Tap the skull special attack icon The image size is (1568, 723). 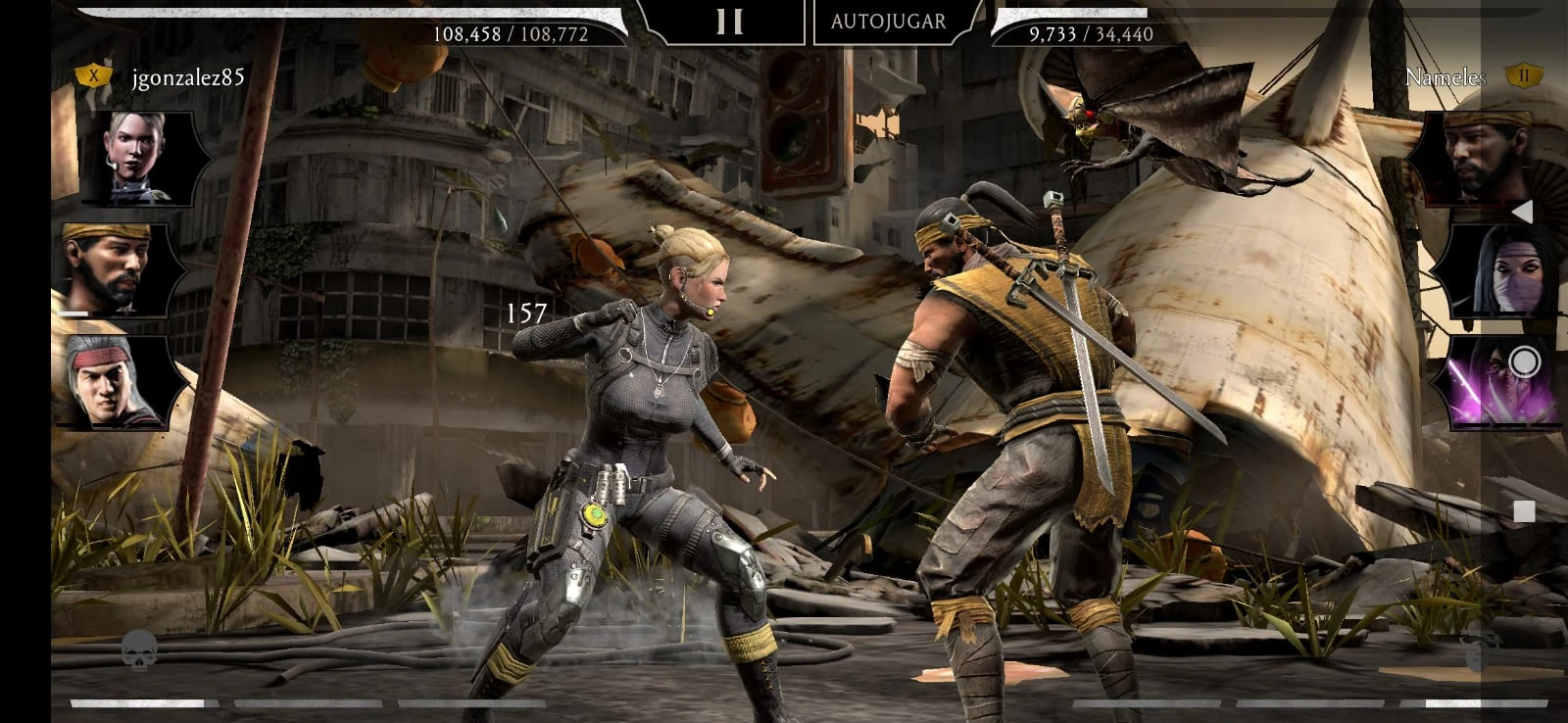click(137, 649)
